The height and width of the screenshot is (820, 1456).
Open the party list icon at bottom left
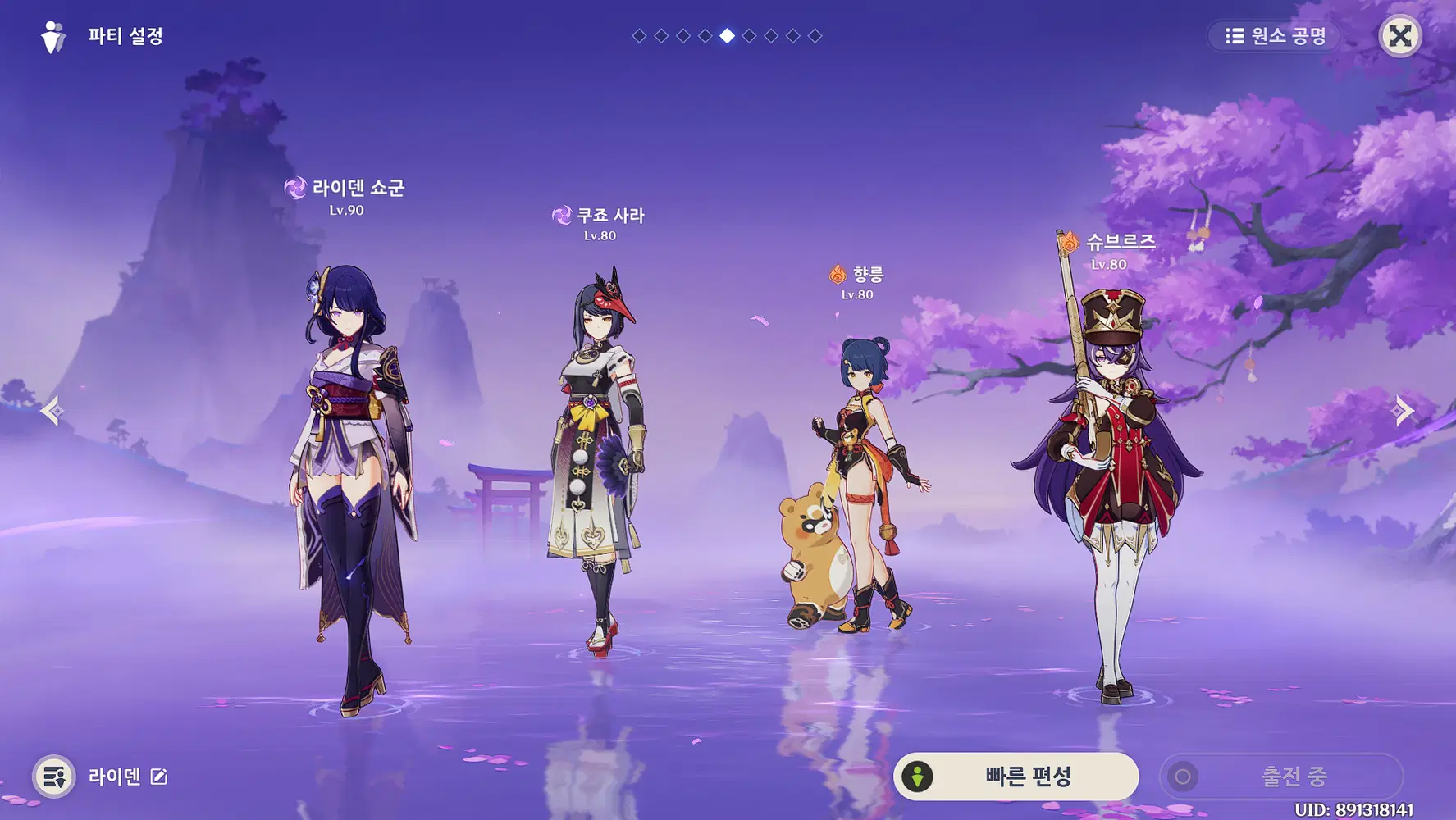click(54, 777)
